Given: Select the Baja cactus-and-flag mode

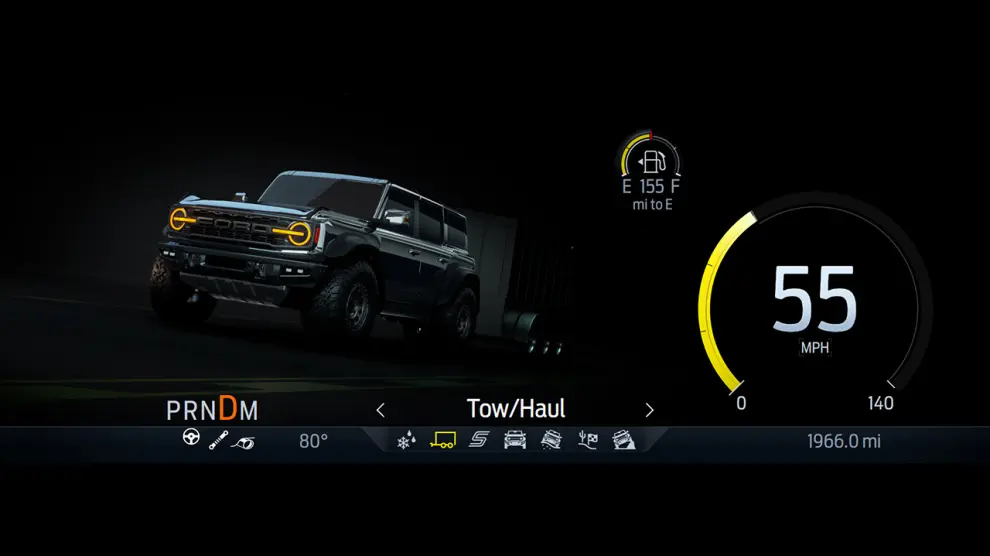Looking at the screenshot, I should click(x=588, y=440).
